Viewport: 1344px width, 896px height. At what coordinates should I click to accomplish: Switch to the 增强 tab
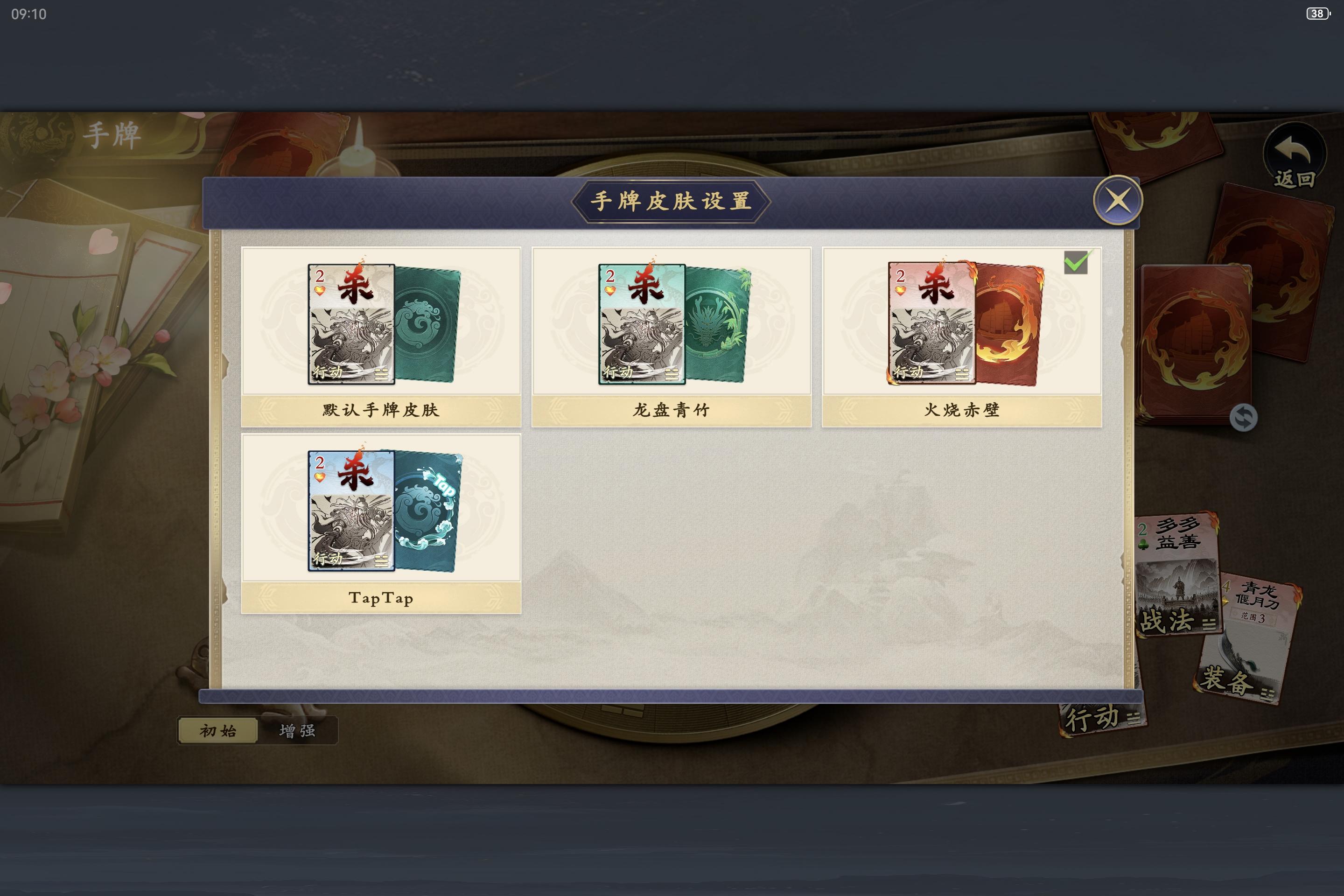tap(299, 730)
